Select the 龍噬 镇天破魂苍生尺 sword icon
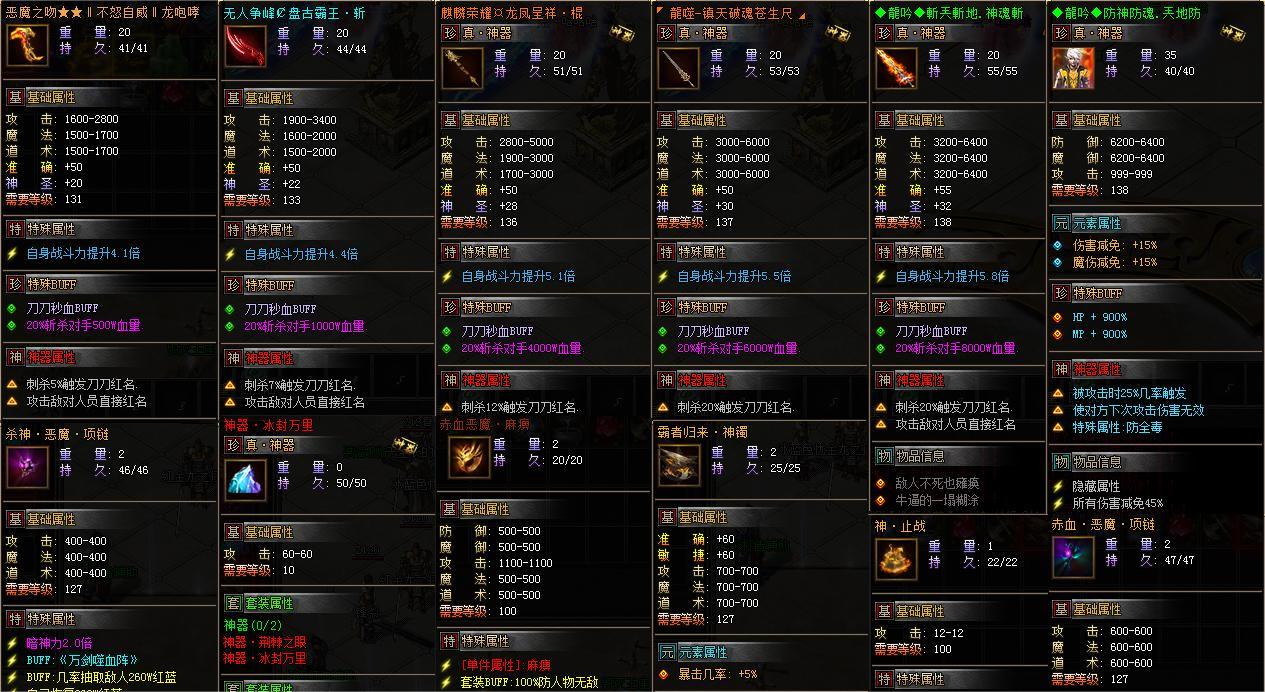Viewport: 1265px width, 692px height. tap(679, 68)
